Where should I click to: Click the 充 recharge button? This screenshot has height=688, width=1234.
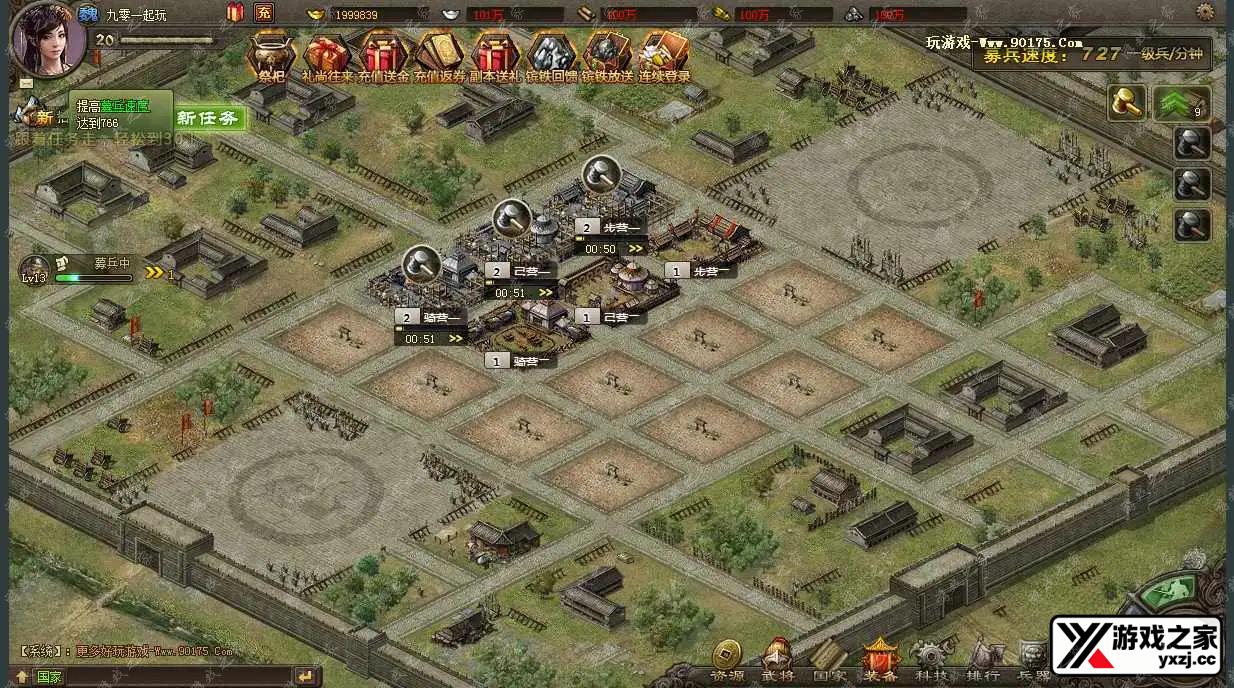[264, 13]
